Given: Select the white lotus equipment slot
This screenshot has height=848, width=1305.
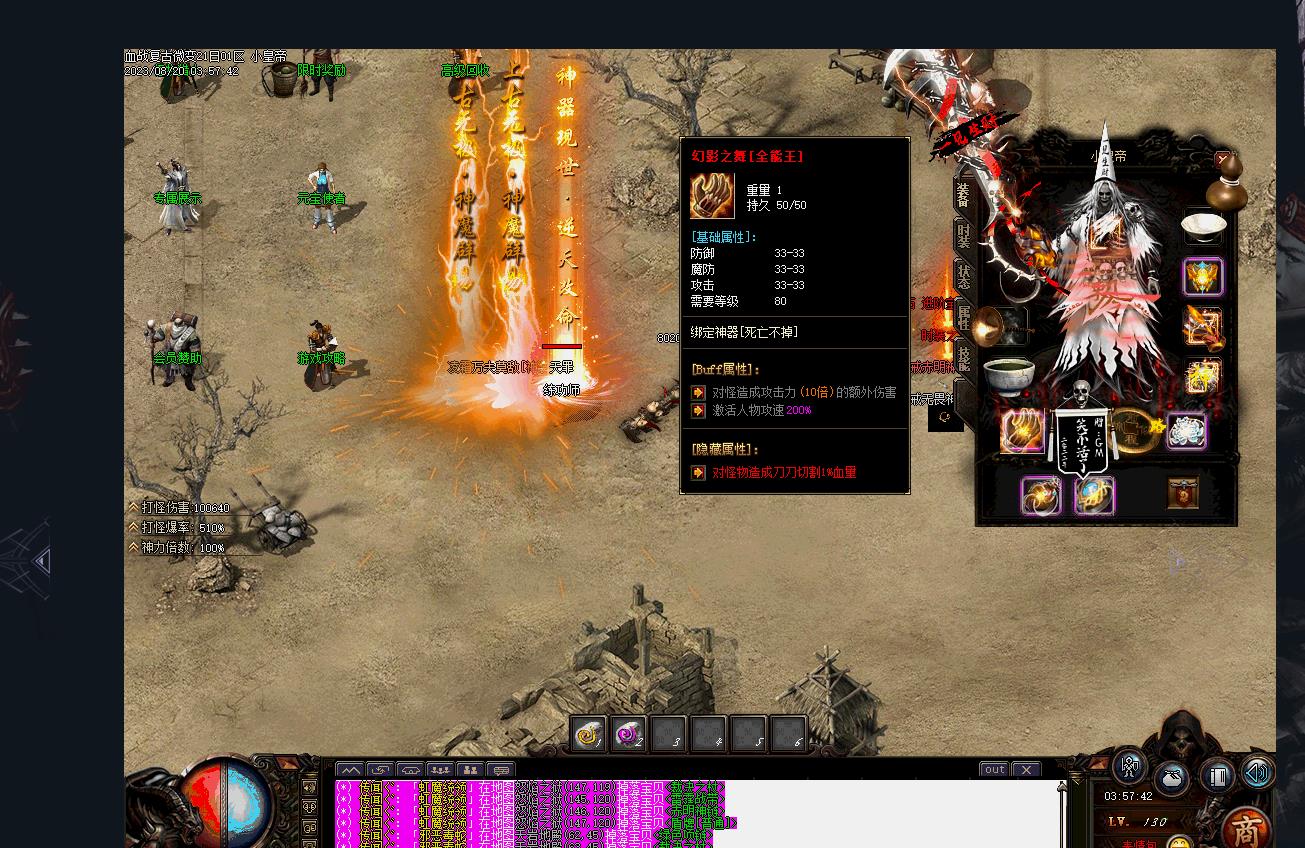Looking at the screenshot, I should [1186, 432].
